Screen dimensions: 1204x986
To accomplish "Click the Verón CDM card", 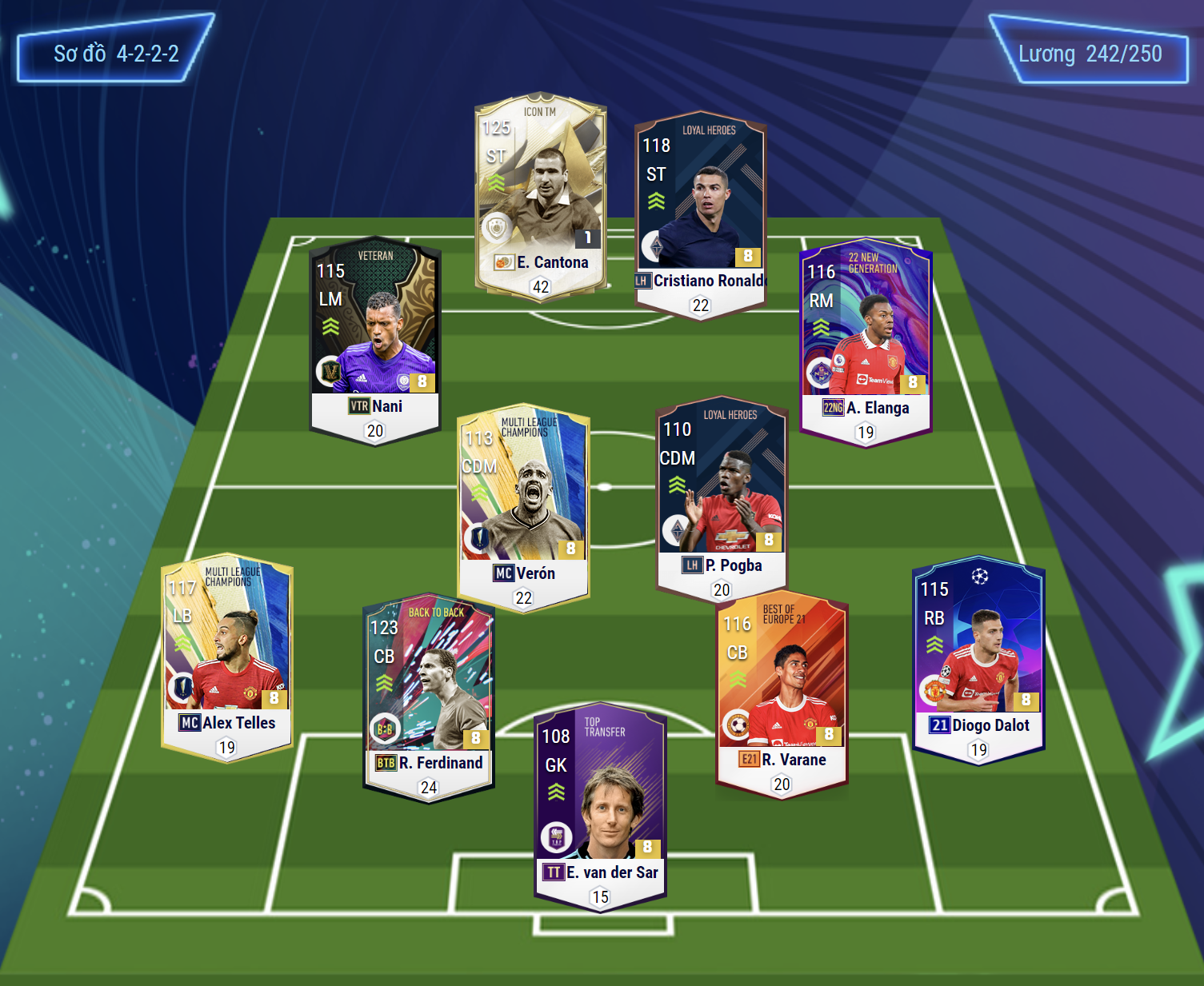I will (523, 505).
